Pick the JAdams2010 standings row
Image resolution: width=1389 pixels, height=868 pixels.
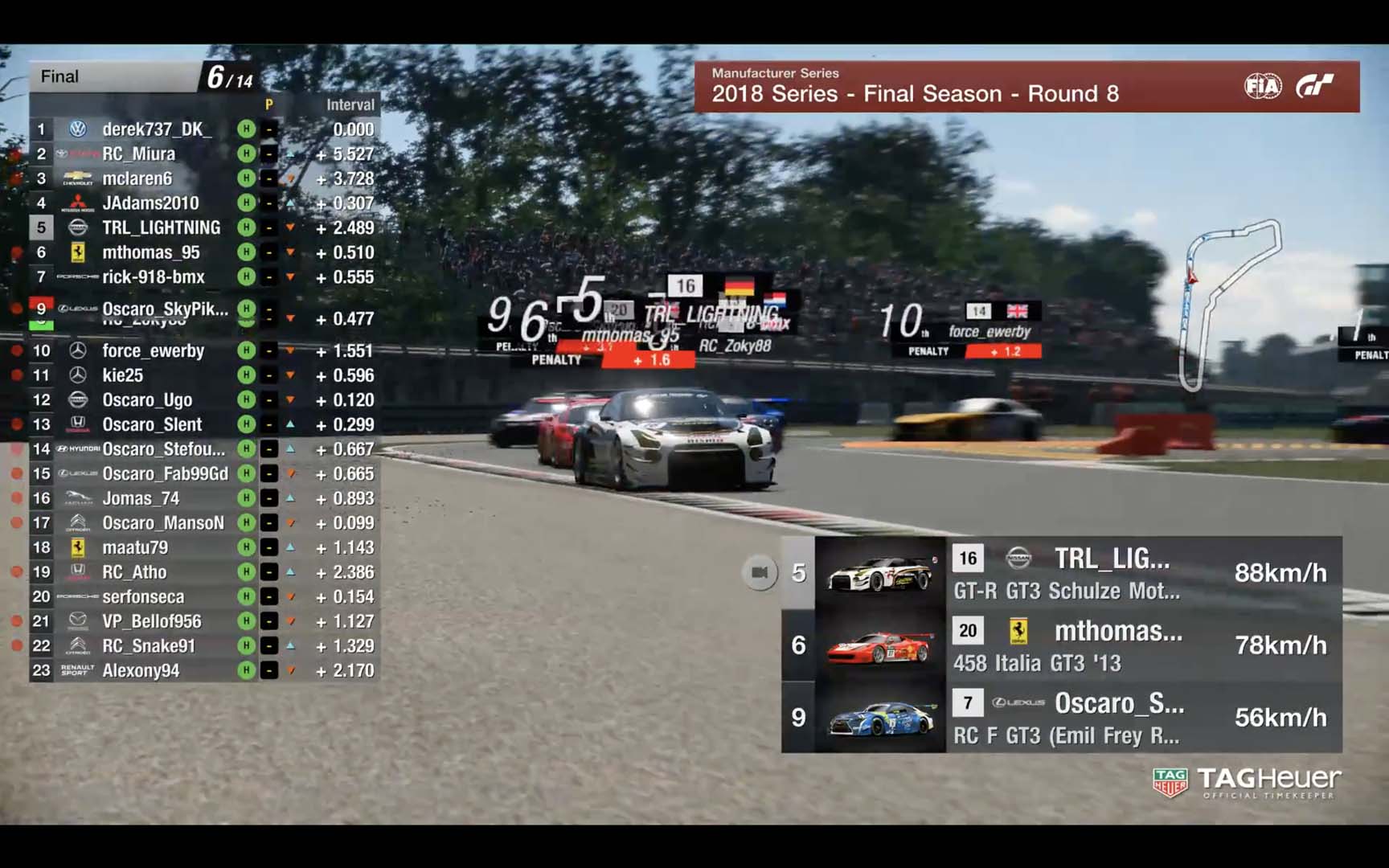150,203
